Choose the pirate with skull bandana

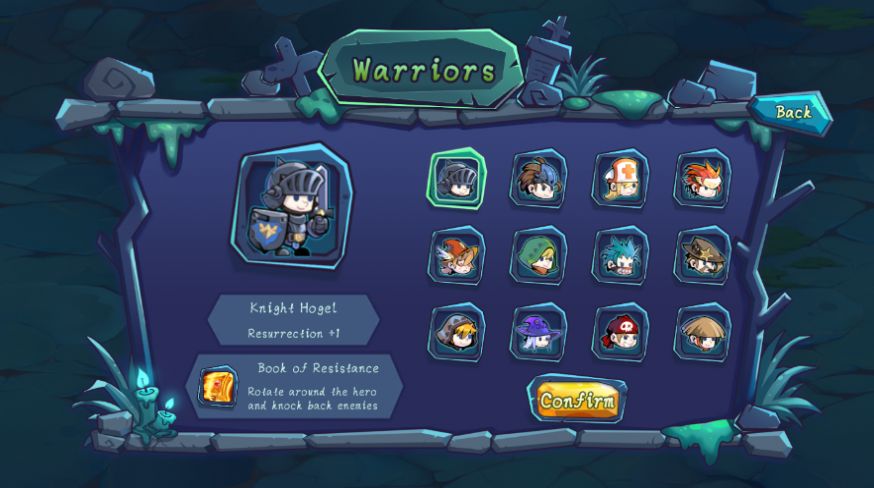pyautogui.click(x=621, y=332)
